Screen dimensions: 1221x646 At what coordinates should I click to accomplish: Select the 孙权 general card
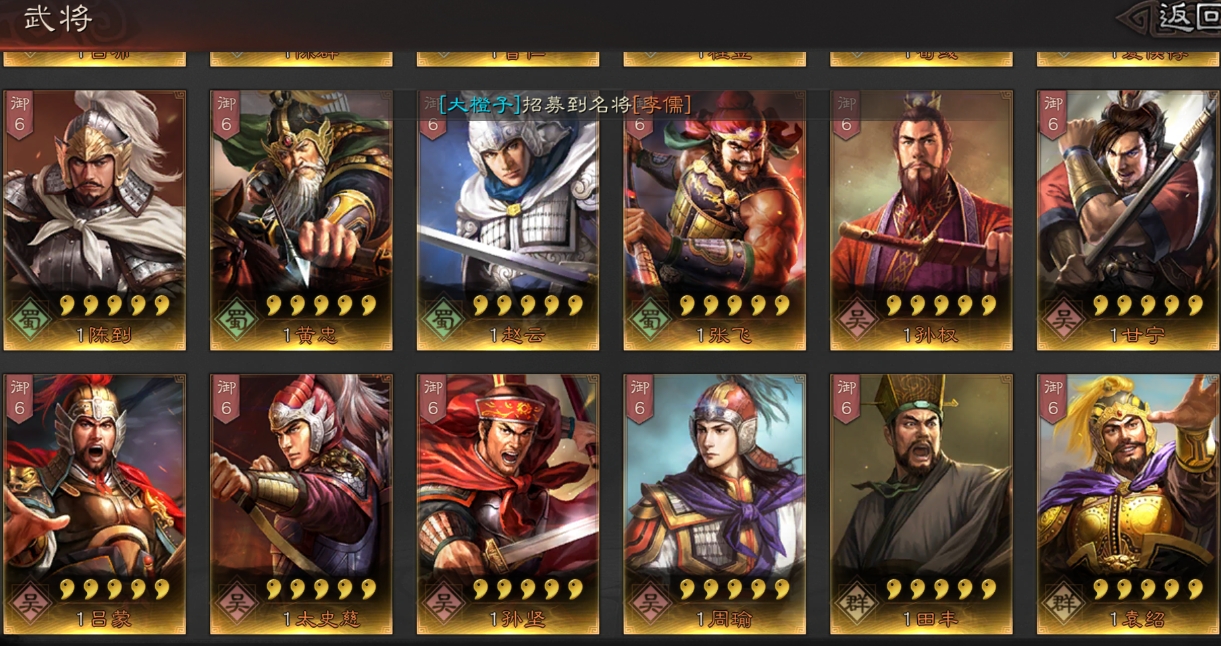[x=921, y=220]
